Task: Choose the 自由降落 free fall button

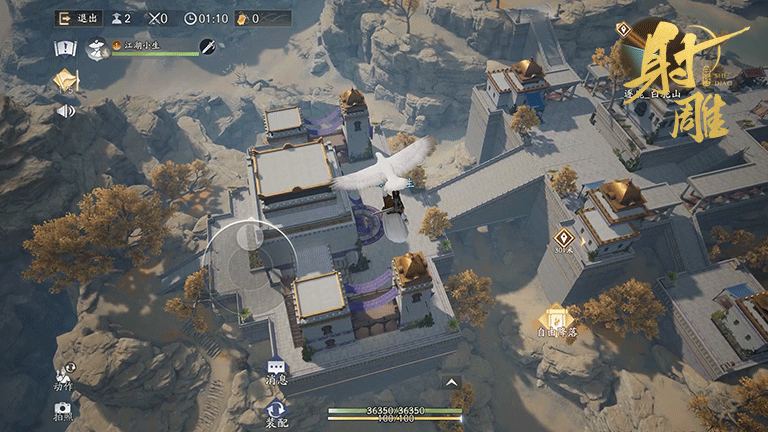Action: point(555,320)
